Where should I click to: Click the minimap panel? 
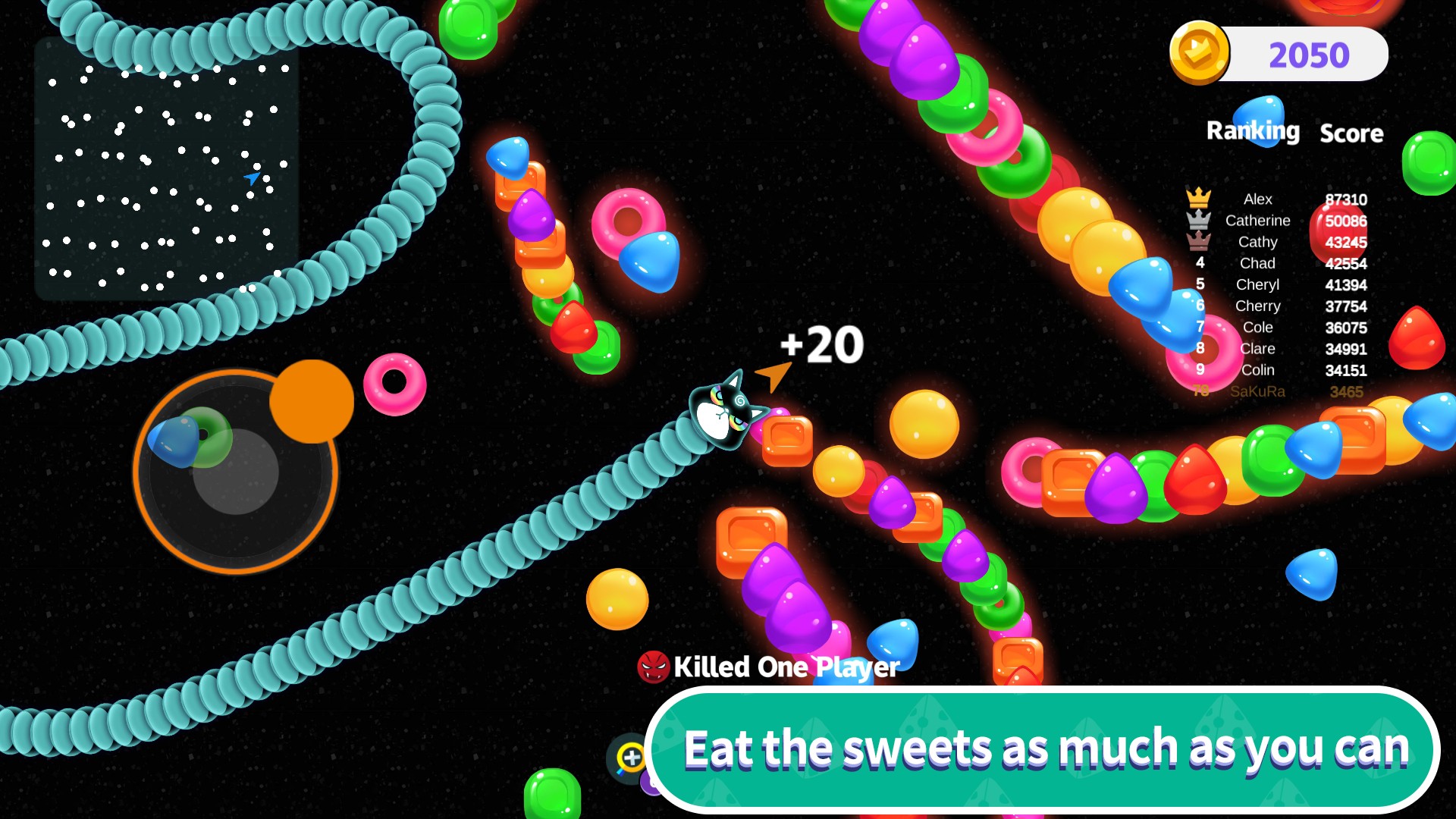coord(166,170)
